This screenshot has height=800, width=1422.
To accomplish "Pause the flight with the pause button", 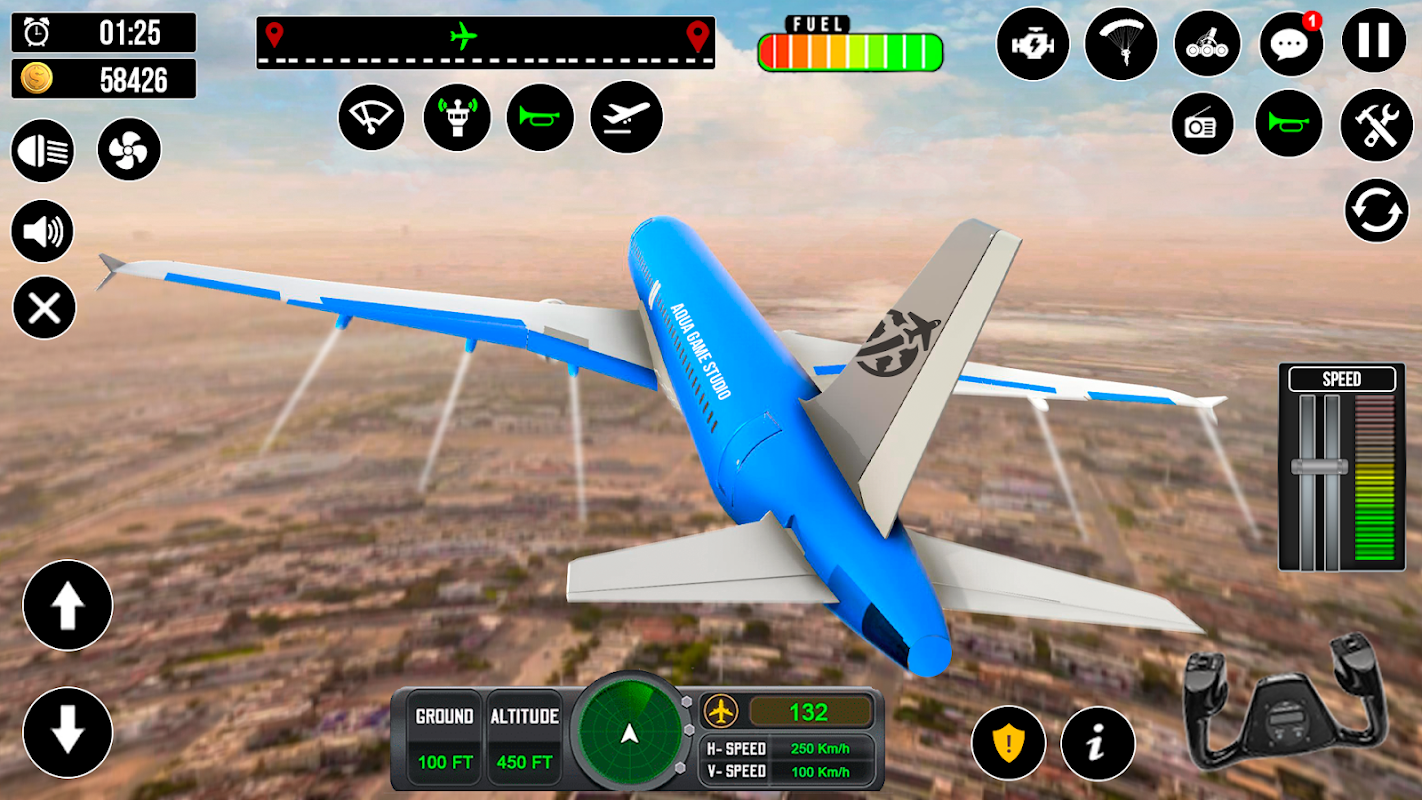I will [1374, 42].
